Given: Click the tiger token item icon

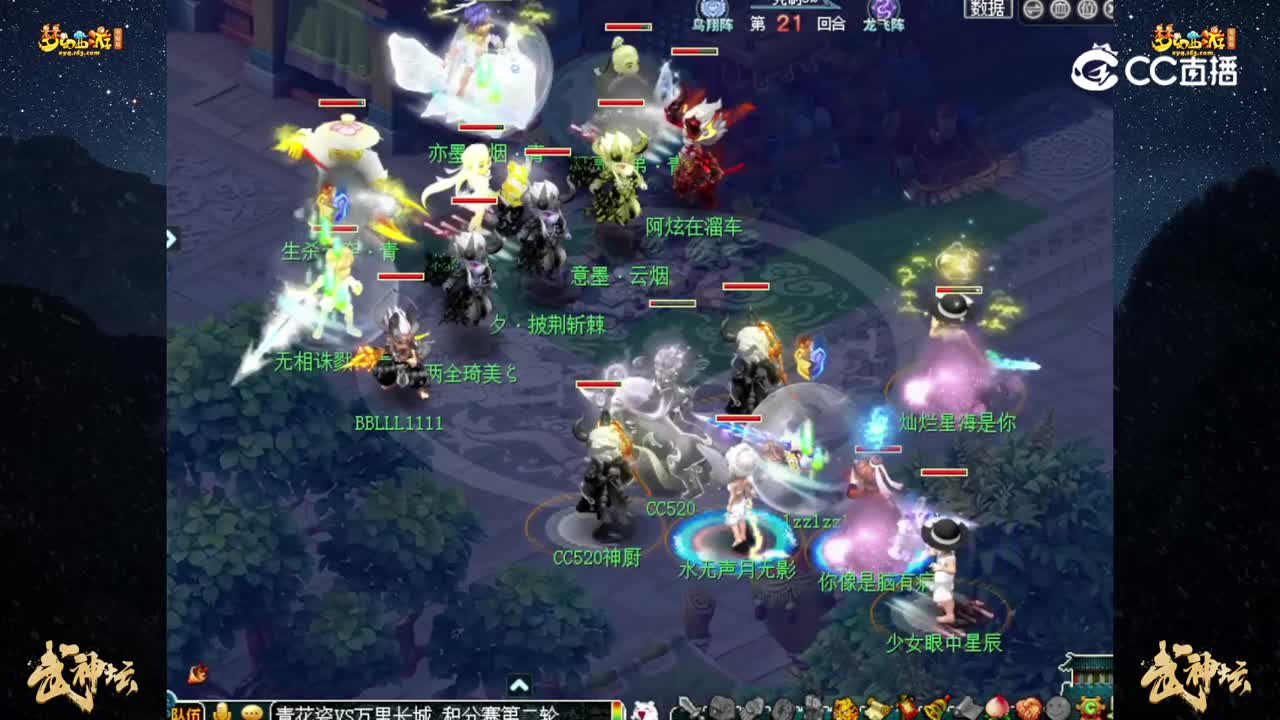Looking at the screenshot, I should point(843,710).
